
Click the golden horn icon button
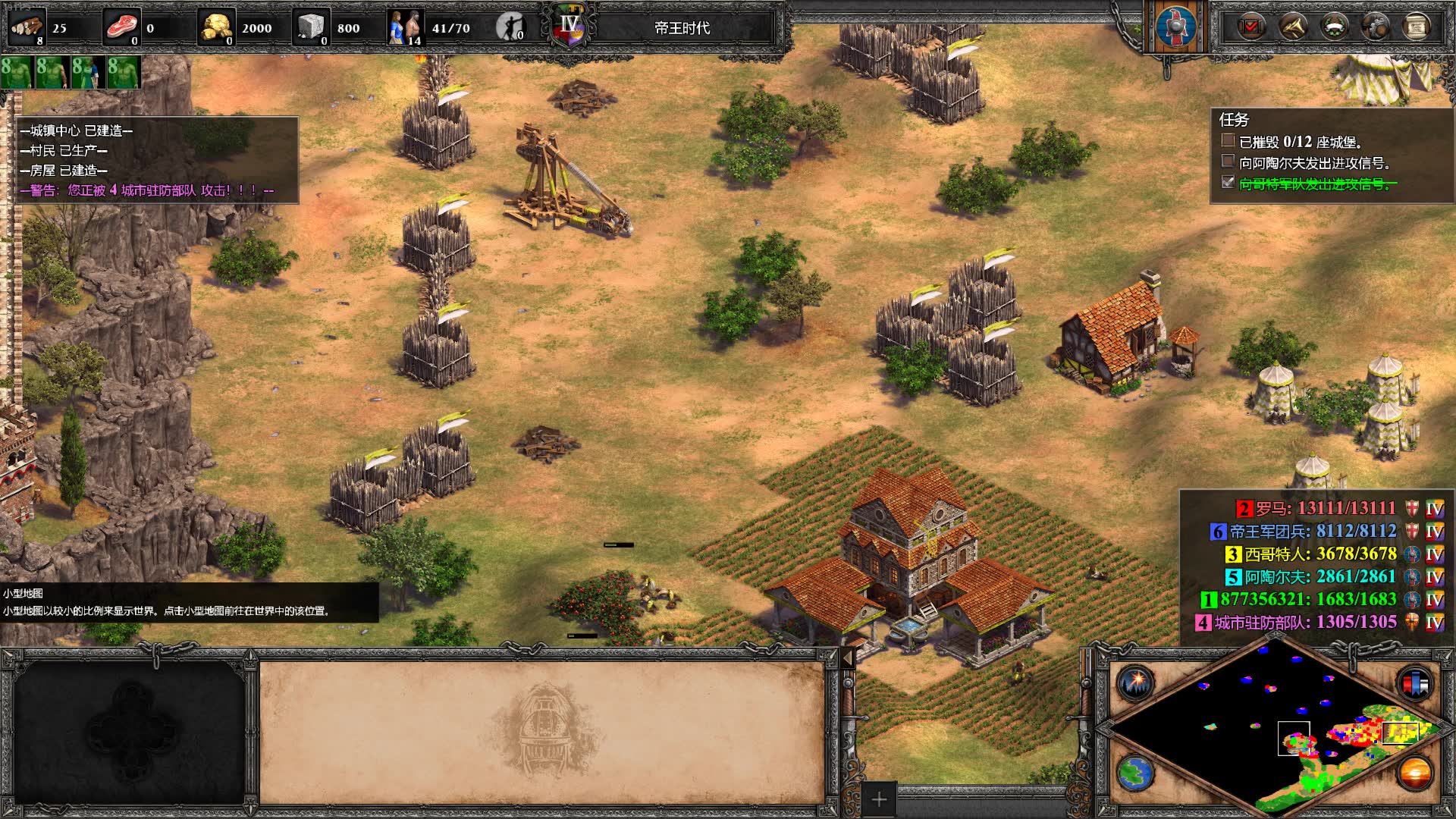(1293, 27)
